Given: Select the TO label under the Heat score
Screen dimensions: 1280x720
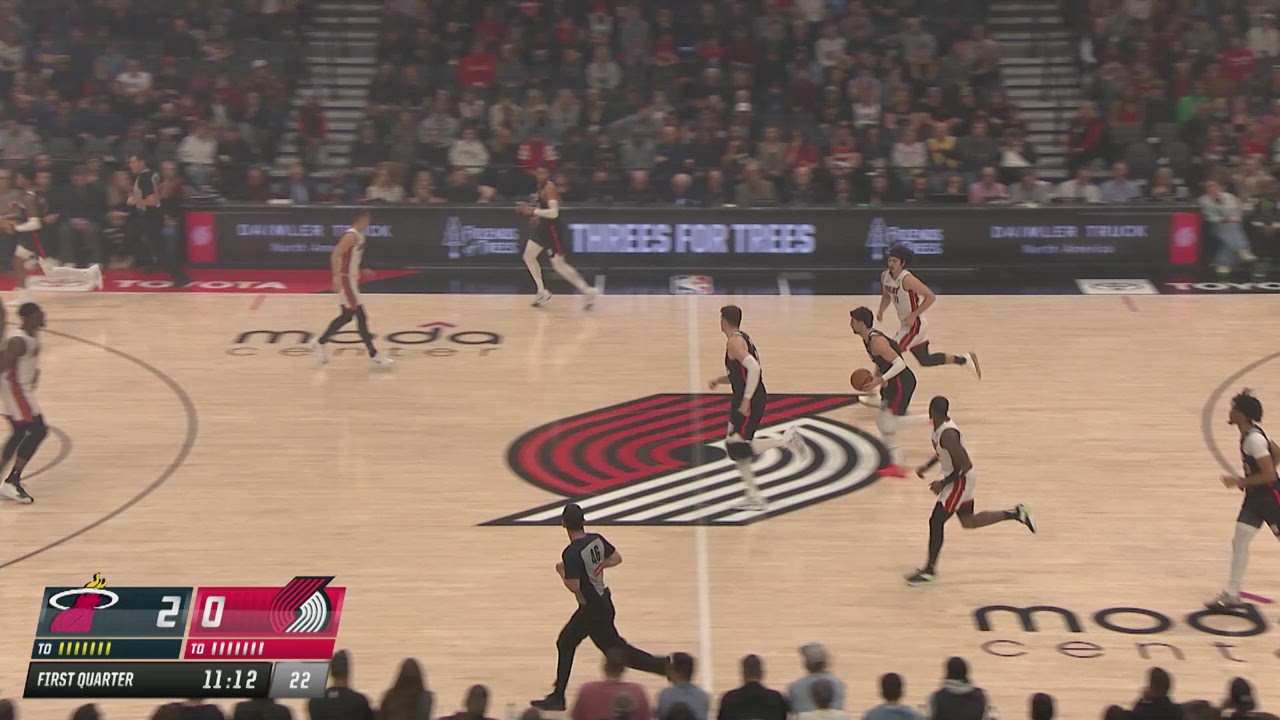Looking at the screenshot, I should coord(45,650).
